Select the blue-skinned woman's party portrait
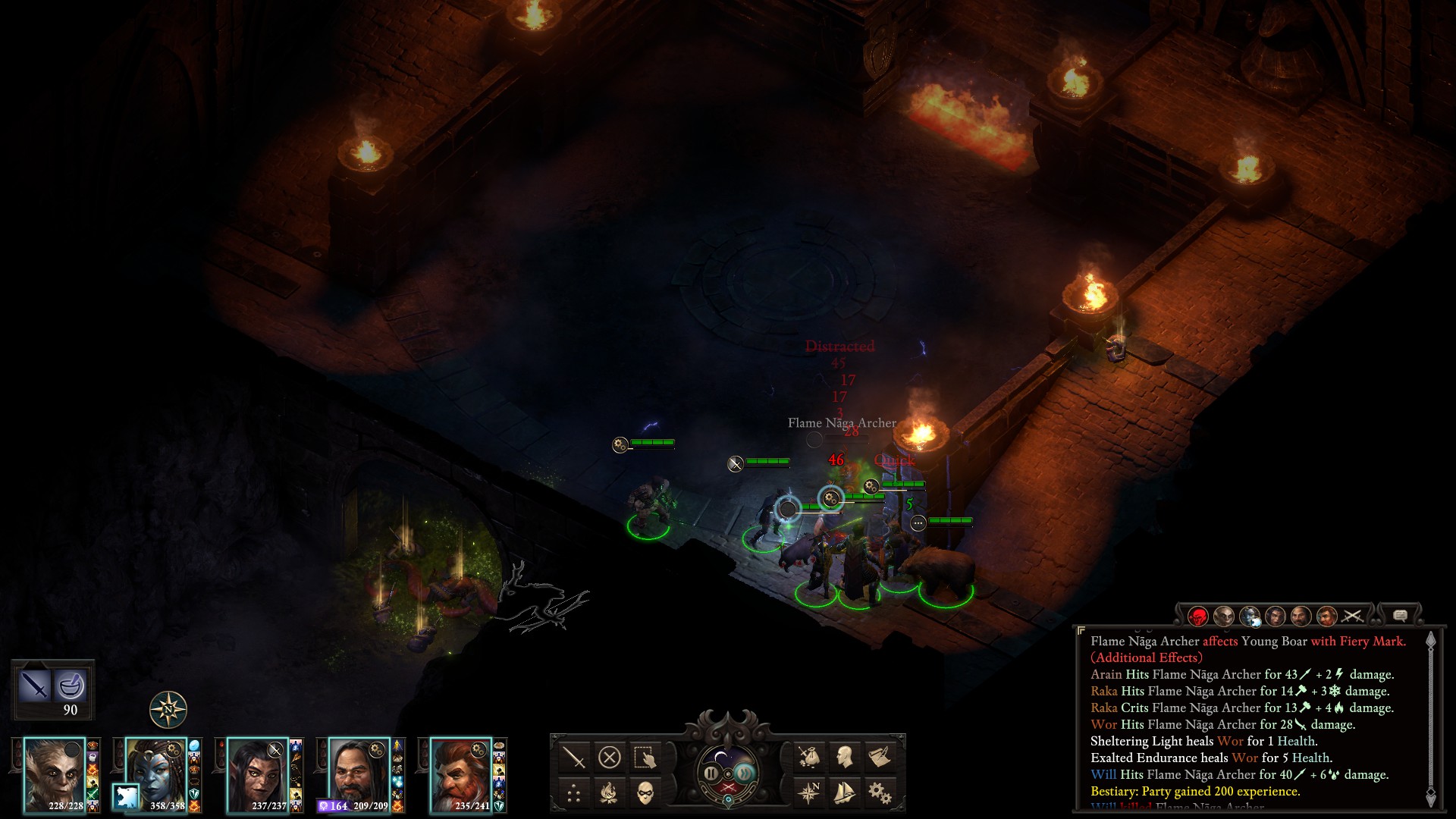1456x819 pixels. [155, 775]
